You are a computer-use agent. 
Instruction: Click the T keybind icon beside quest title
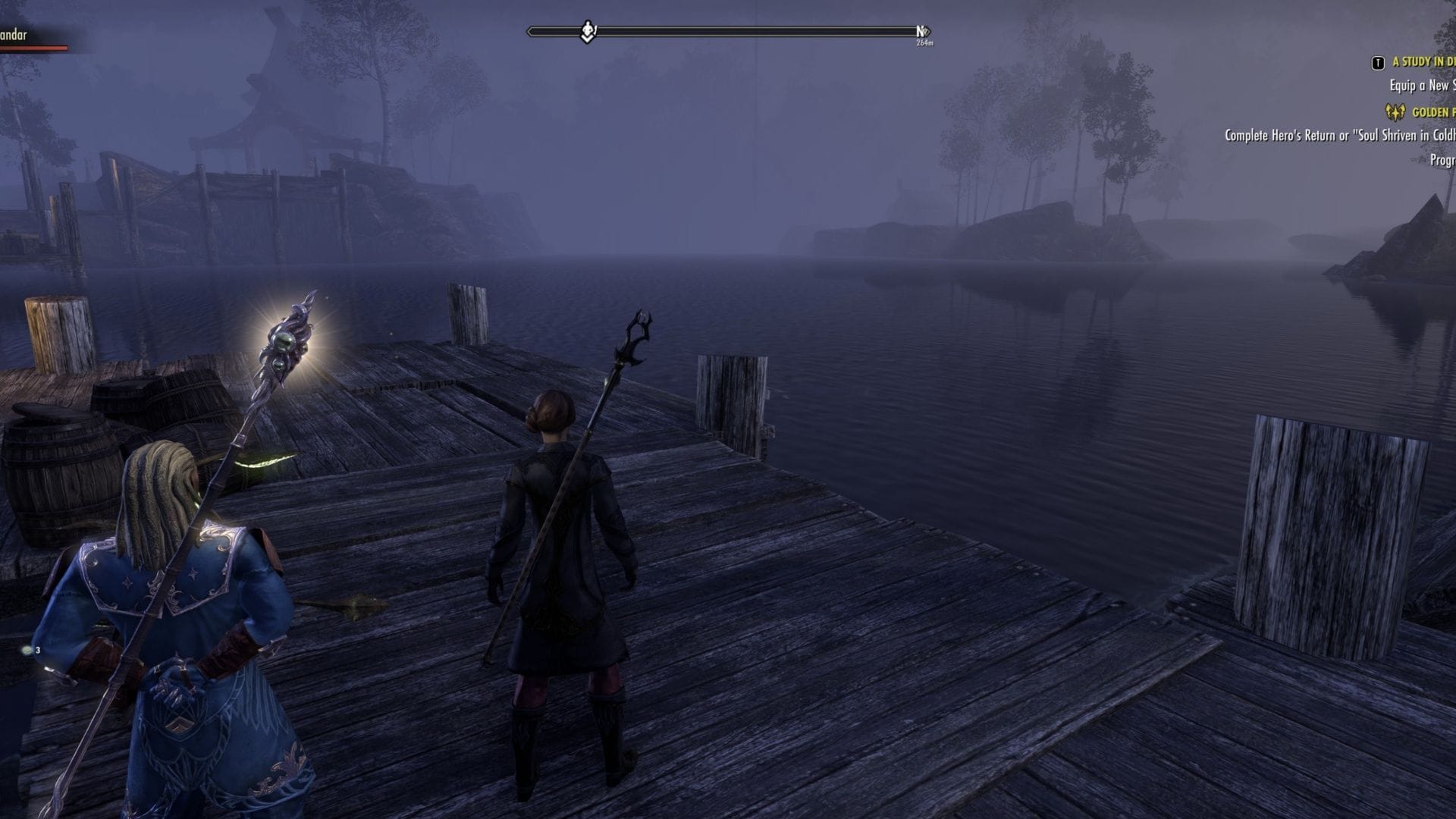click(x=1377, y=63)
